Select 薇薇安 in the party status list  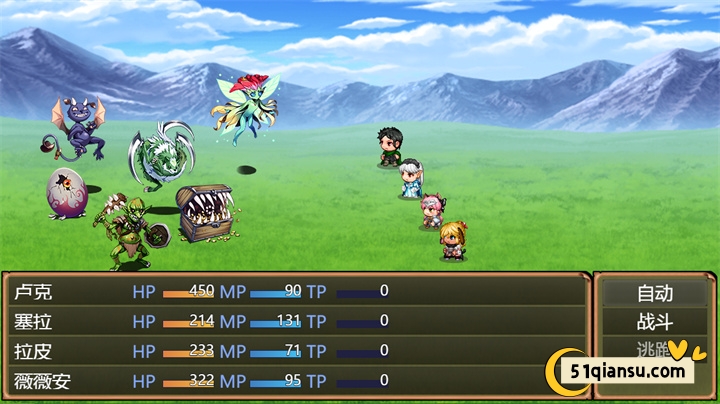(43, 381)
